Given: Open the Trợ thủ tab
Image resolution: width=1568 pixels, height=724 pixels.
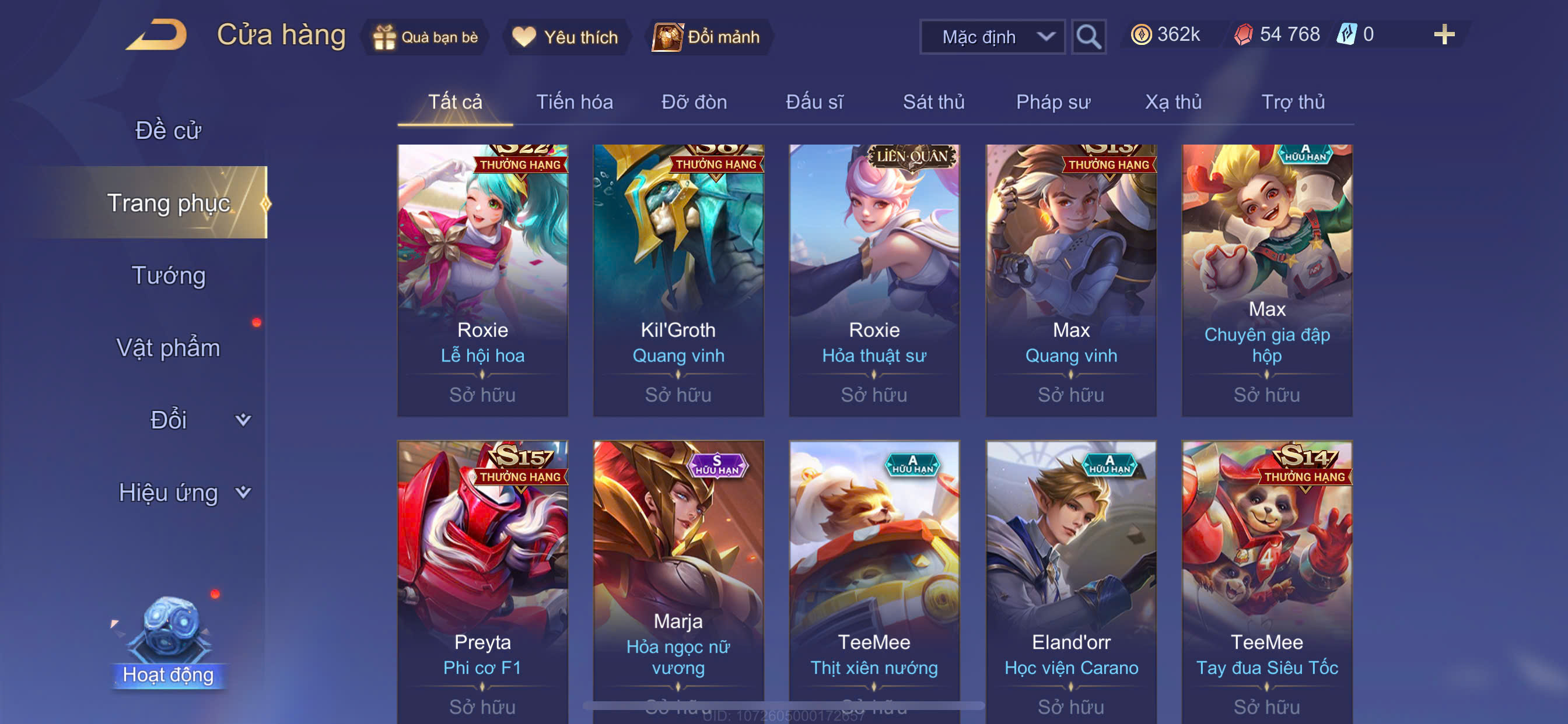Looking at the screenshot, I should coord(1292,101).
